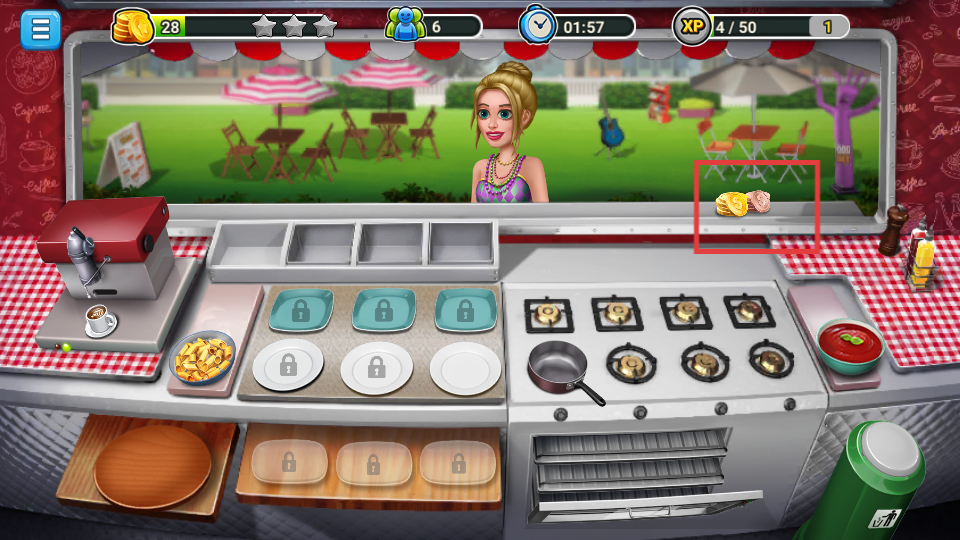The width and height of the screenshot is (960, 540).
Task: Select the tomato sauce bowl
Action: (850, 345)
